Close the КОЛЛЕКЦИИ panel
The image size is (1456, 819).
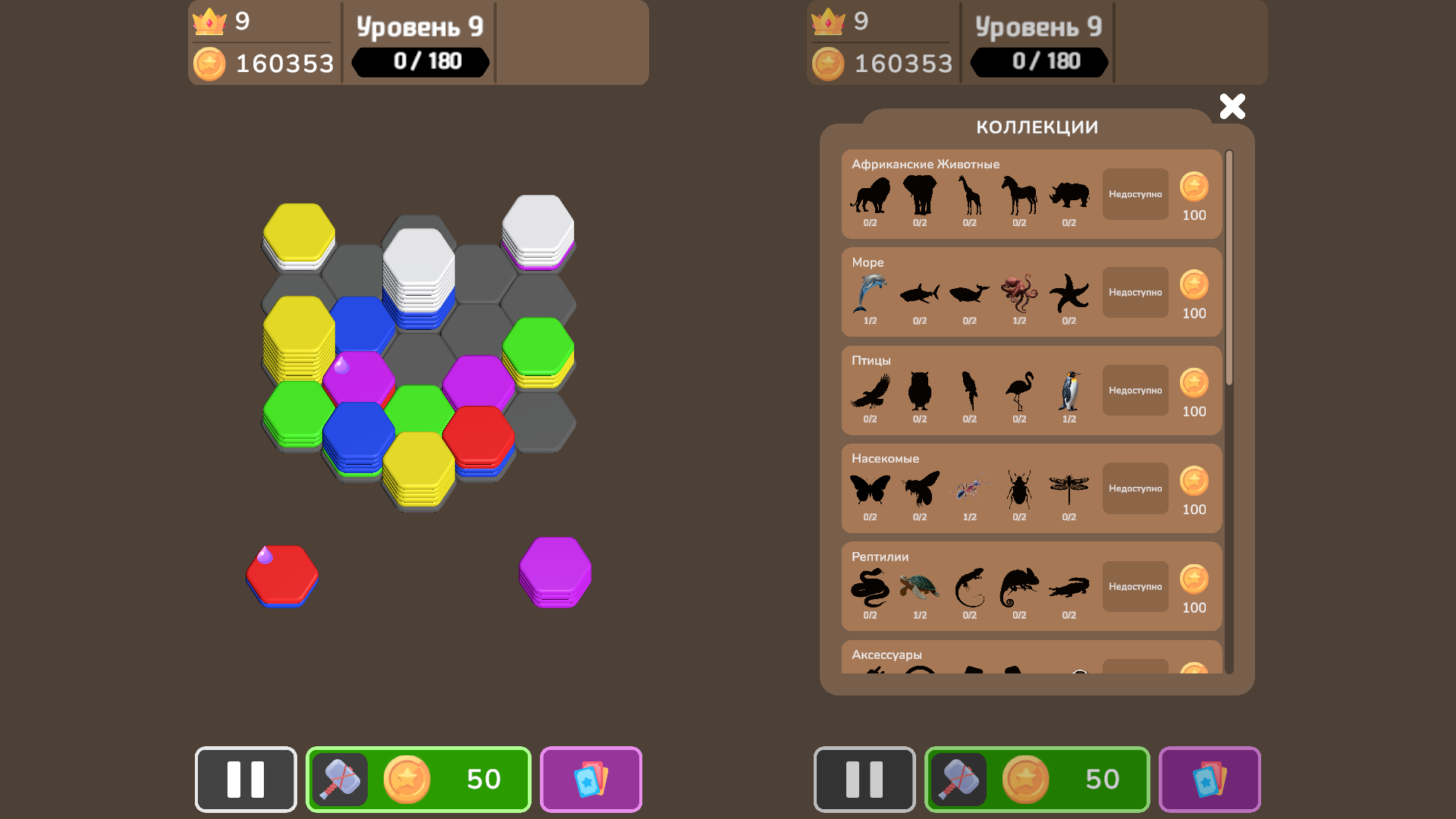click(x=1232, y=107)
